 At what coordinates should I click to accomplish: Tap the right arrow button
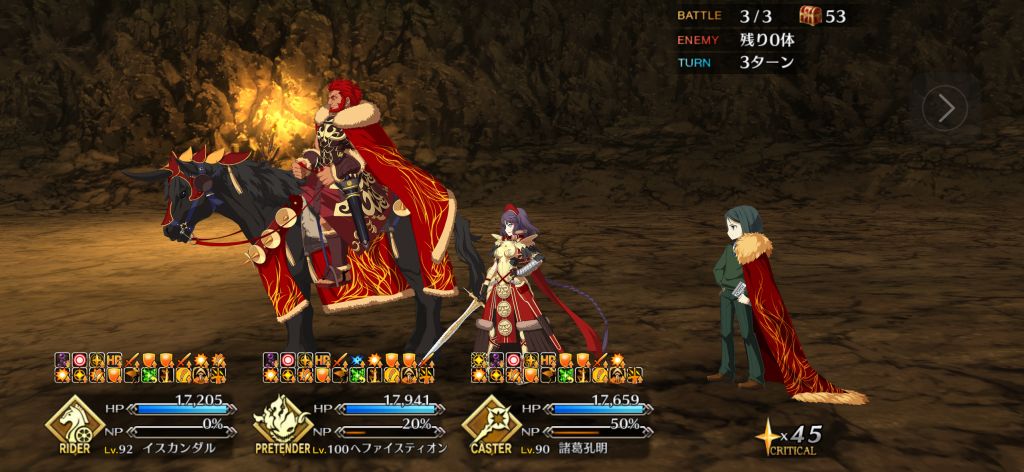coord(944,107)
